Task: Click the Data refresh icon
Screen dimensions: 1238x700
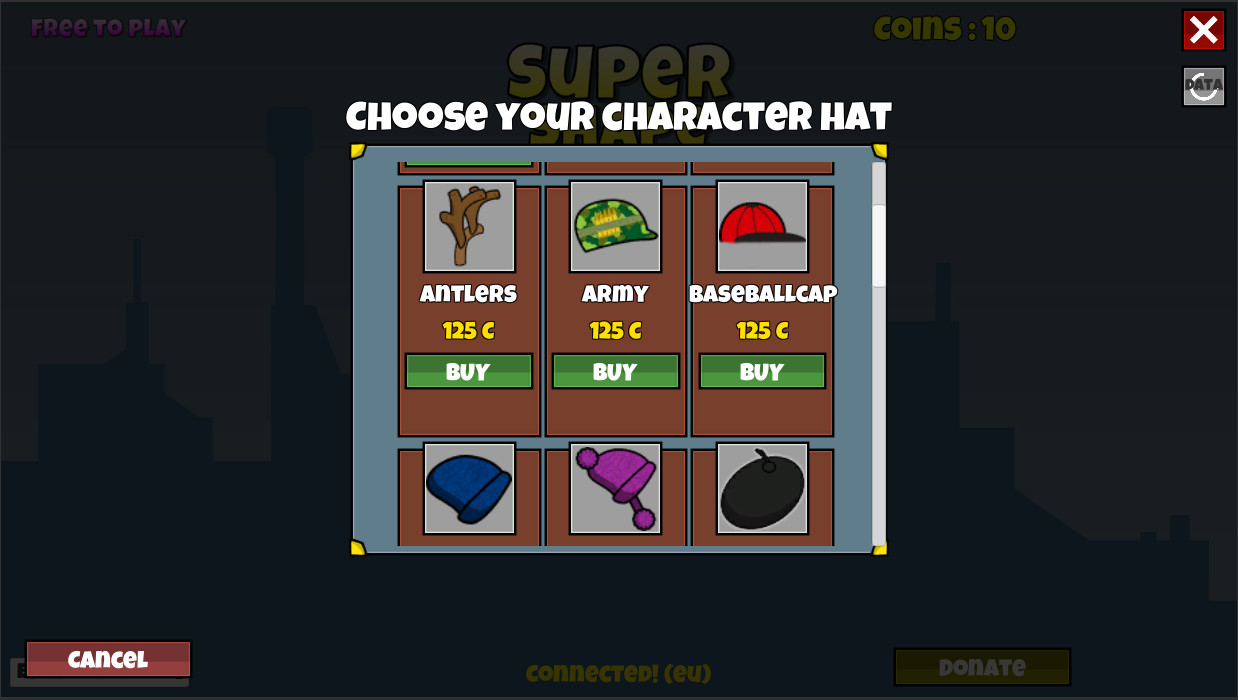Action: (1203, 87)
